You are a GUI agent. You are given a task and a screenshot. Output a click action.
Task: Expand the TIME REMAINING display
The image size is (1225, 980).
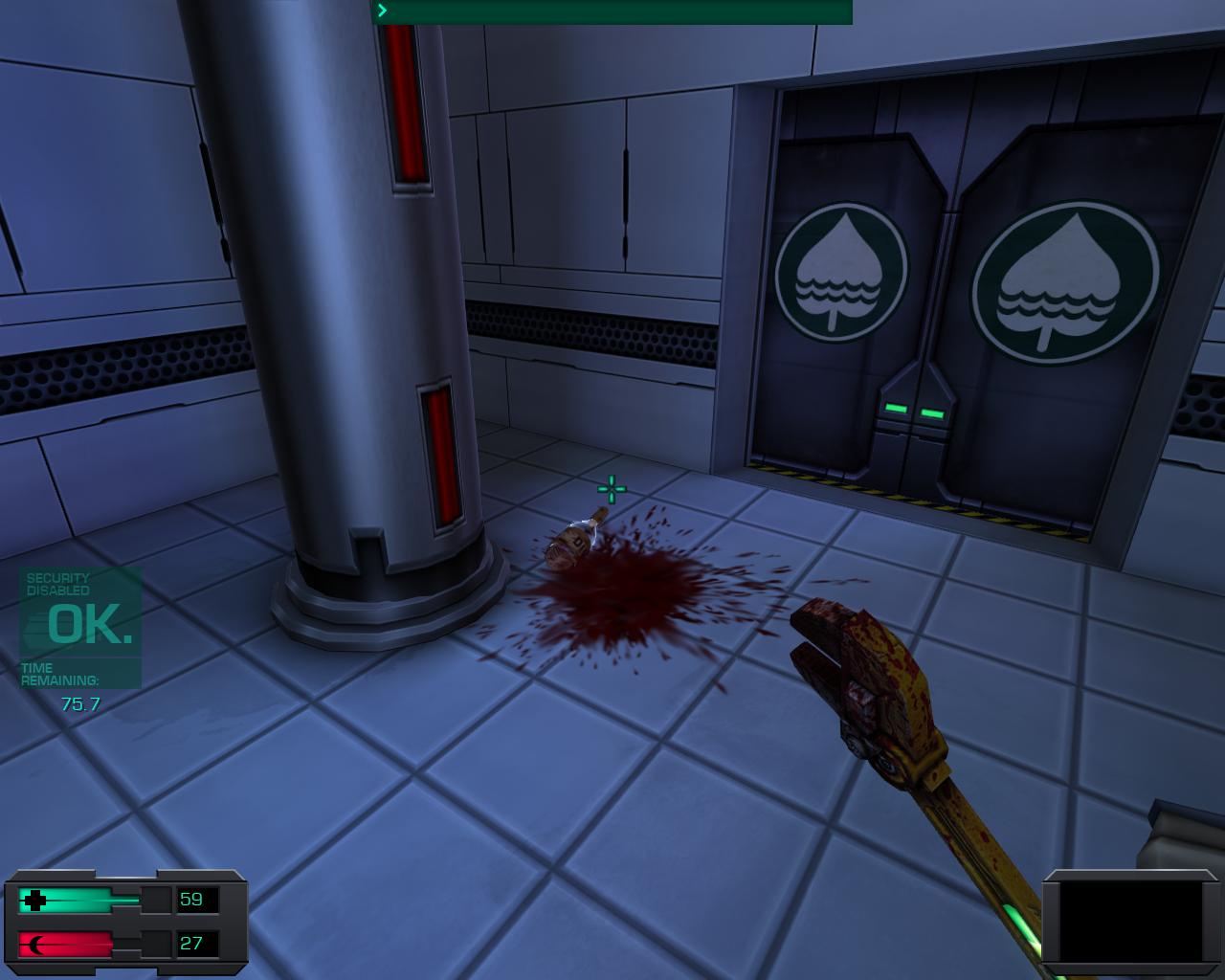pyautogui.click(x=62, y=675)
